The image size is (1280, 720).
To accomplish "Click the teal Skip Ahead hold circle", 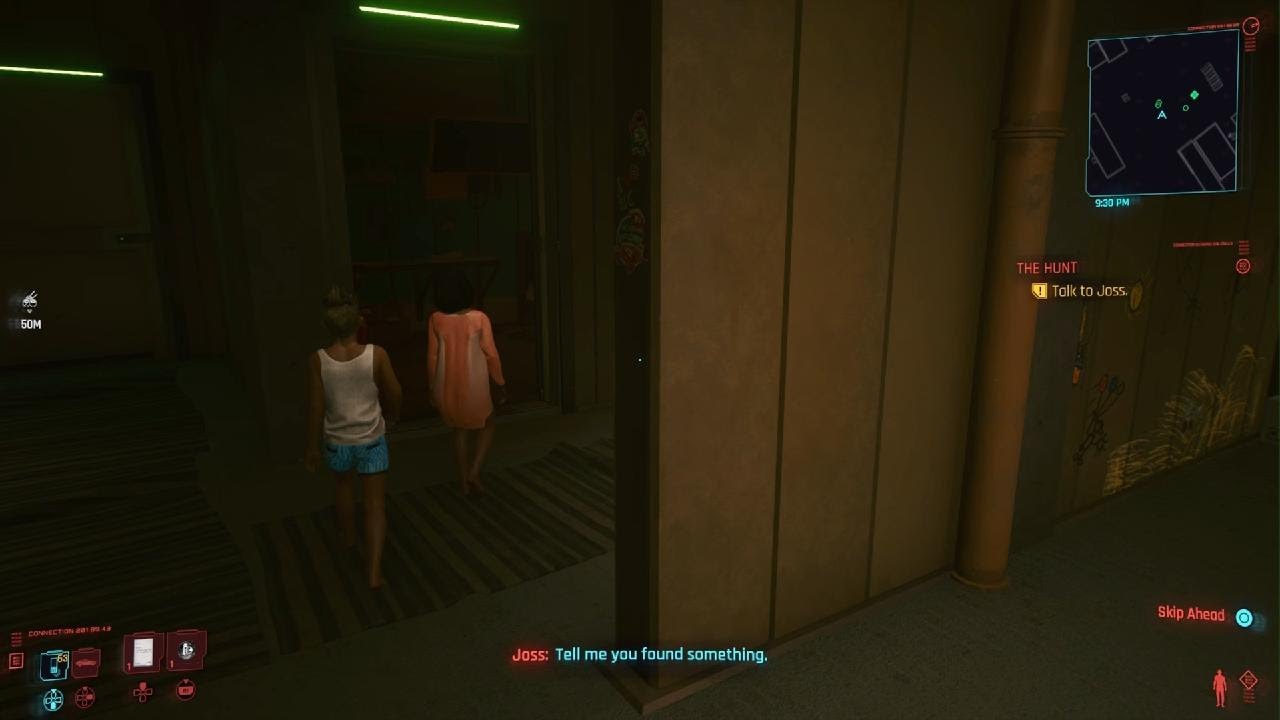I will [1244, 617].
